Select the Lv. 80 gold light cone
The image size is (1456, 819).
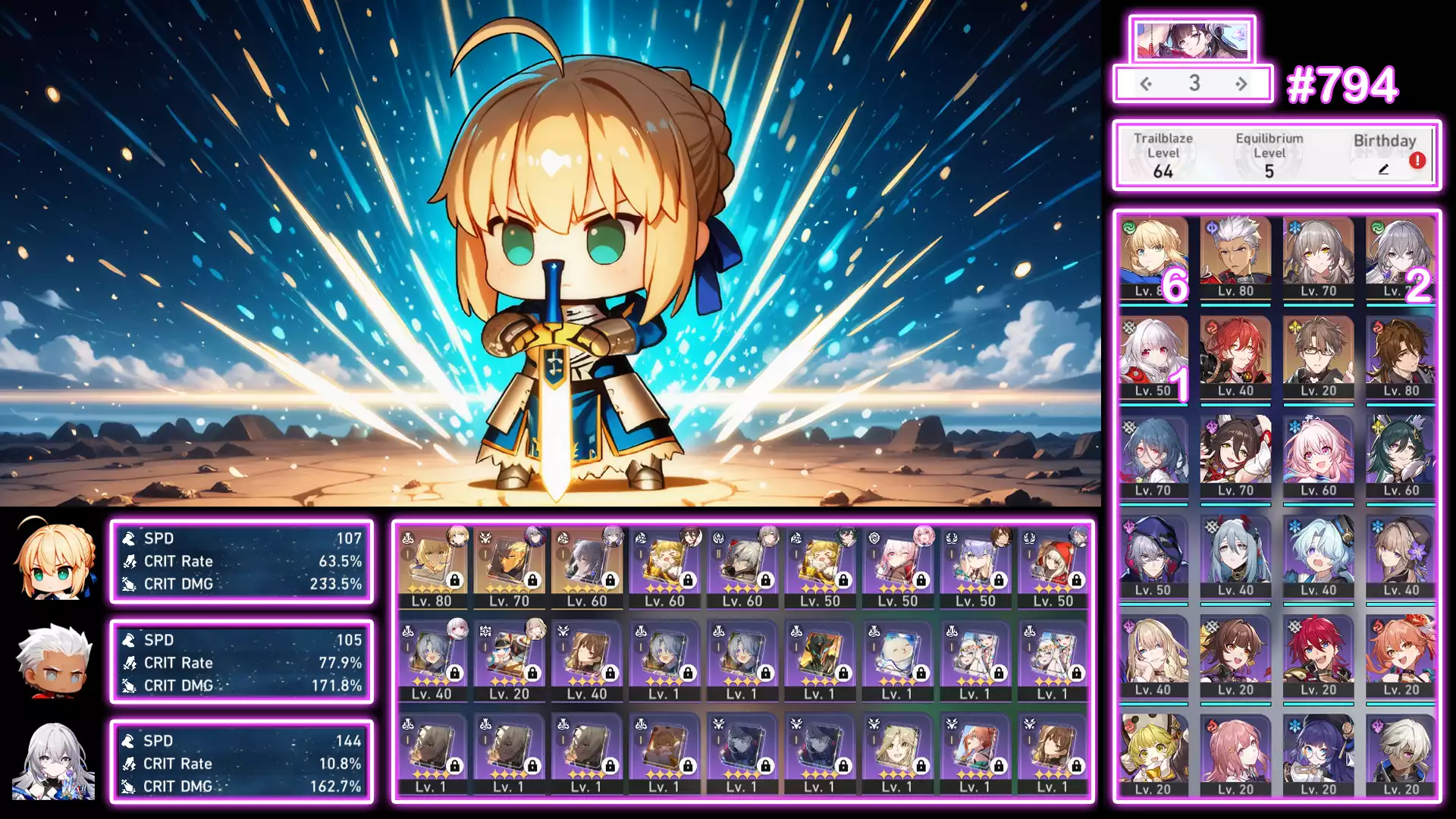(432, 566)
